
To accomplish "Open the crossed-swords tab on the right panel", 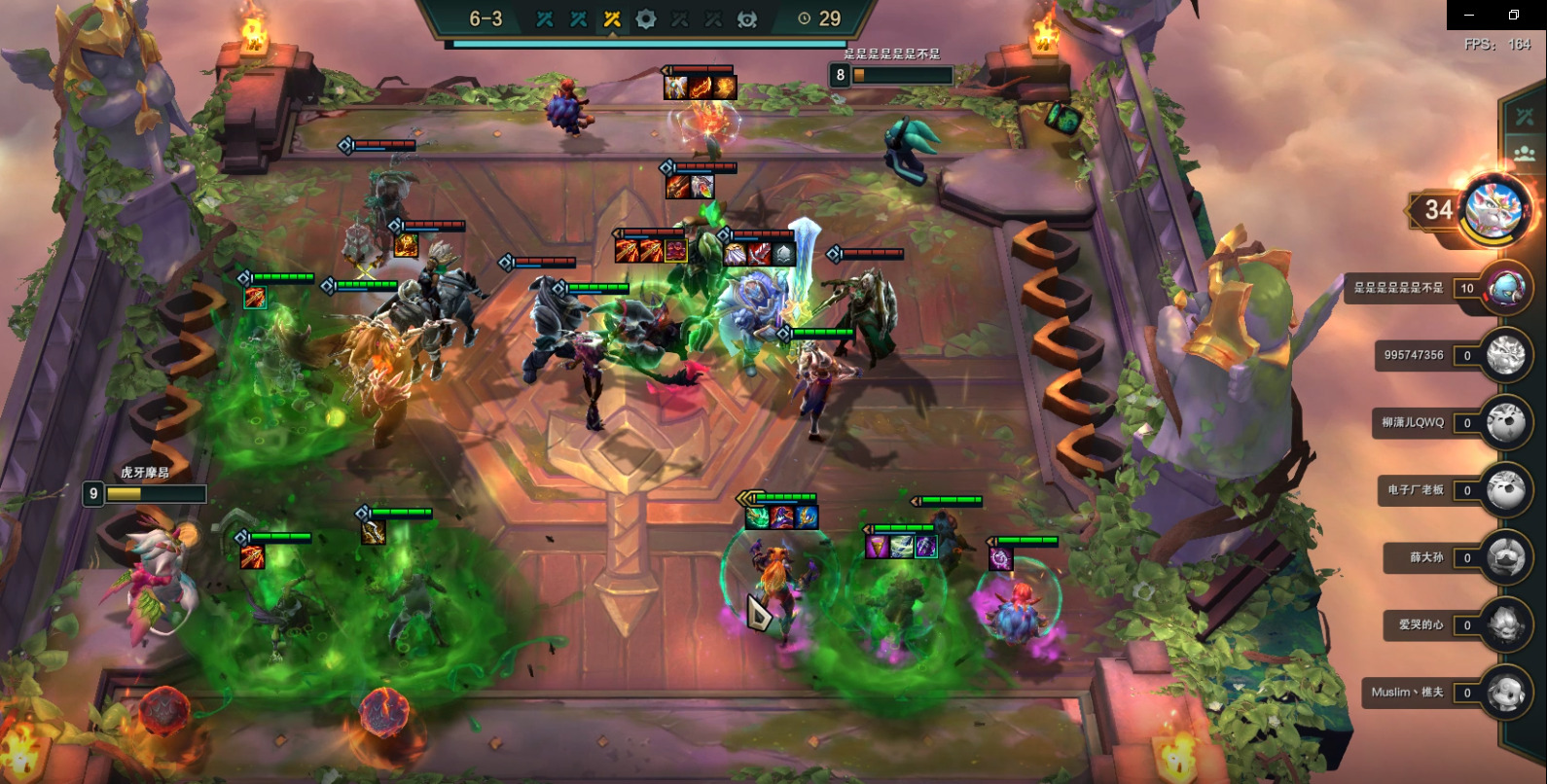I will click(1524, 117).
